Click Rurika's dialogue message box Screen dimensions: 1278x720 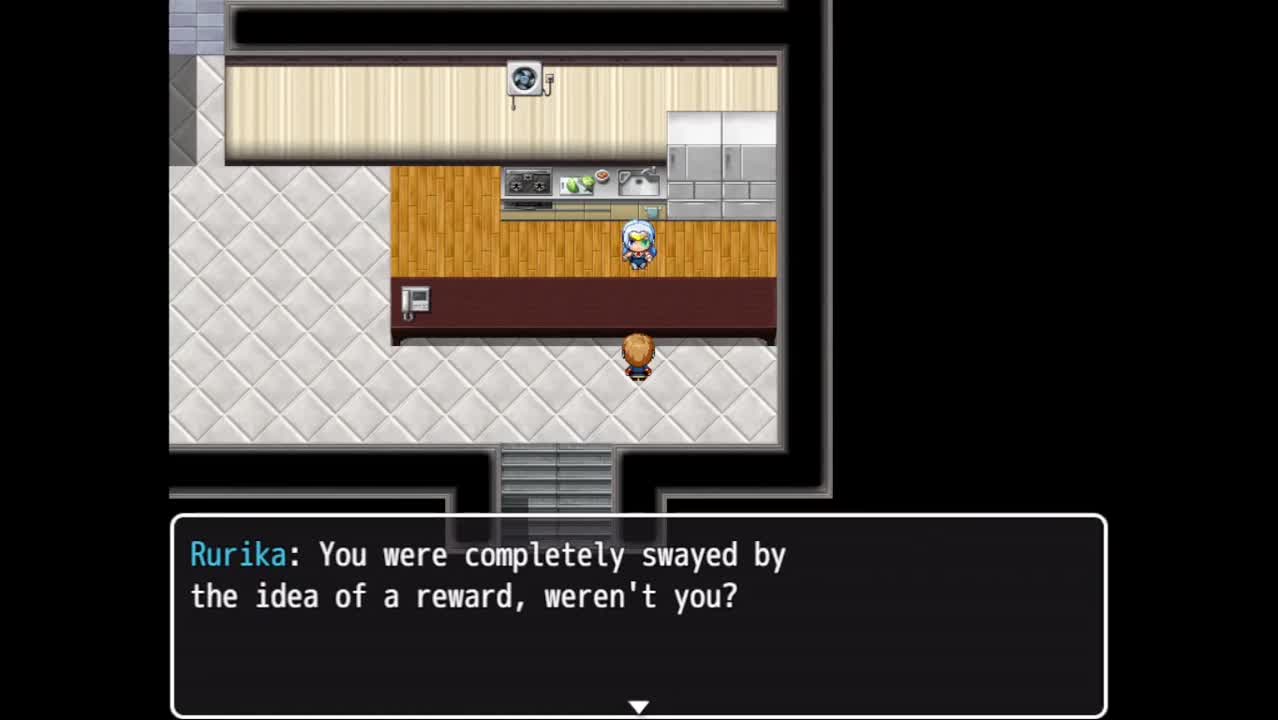tap(638, 615)
